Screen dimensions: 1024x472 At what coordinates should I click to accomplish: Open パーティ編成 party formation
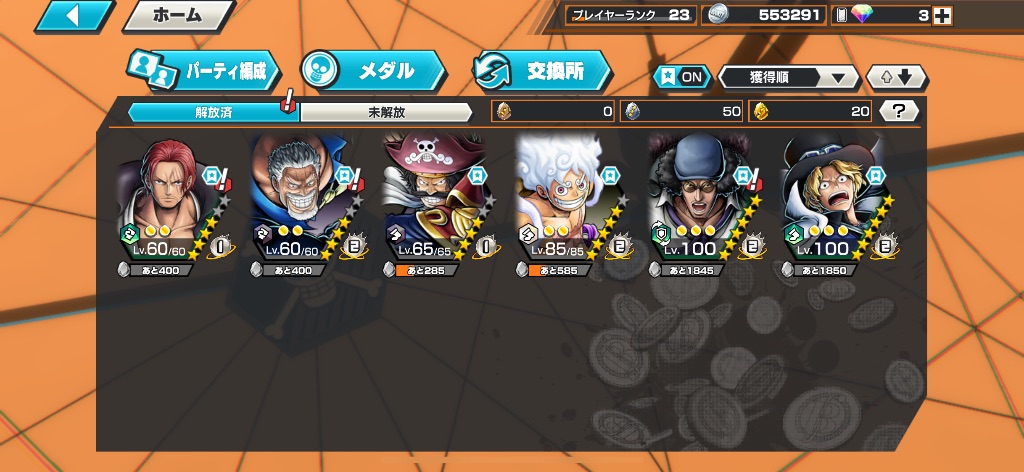(x=204, y=71)
